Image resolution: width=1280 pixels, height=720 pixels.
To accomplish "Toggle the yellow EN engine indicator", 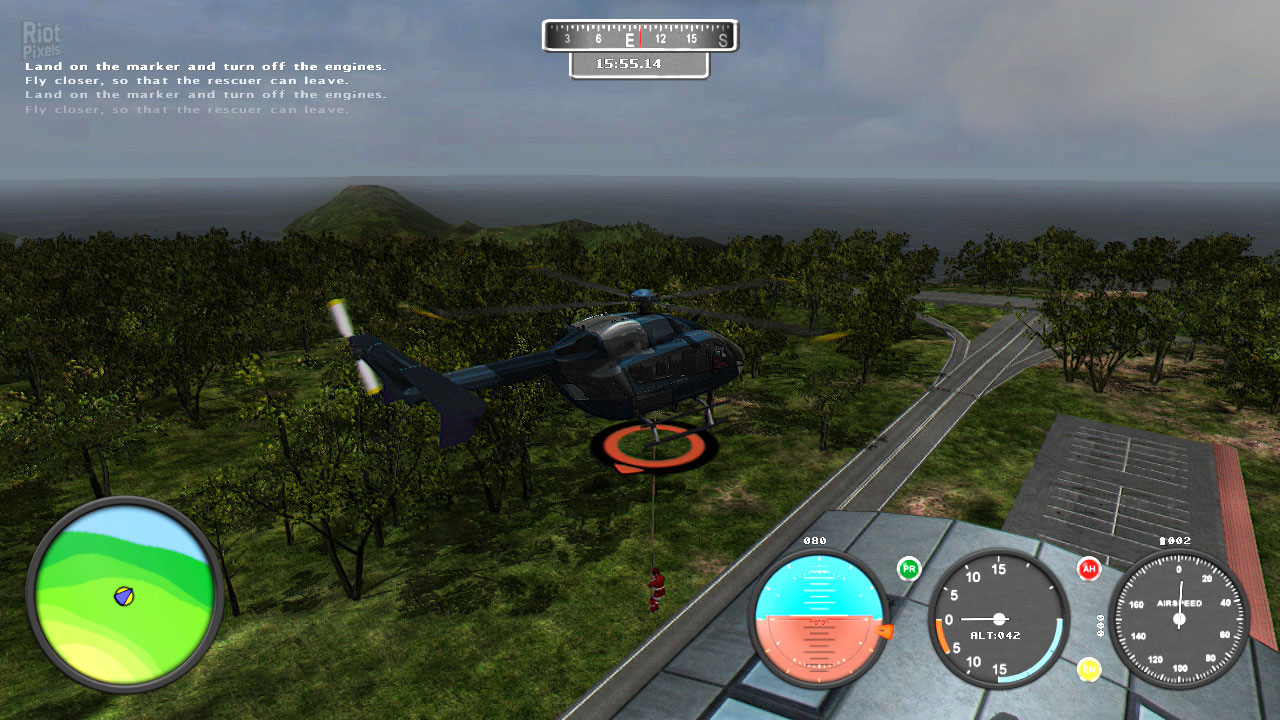I will (1089, 669).
